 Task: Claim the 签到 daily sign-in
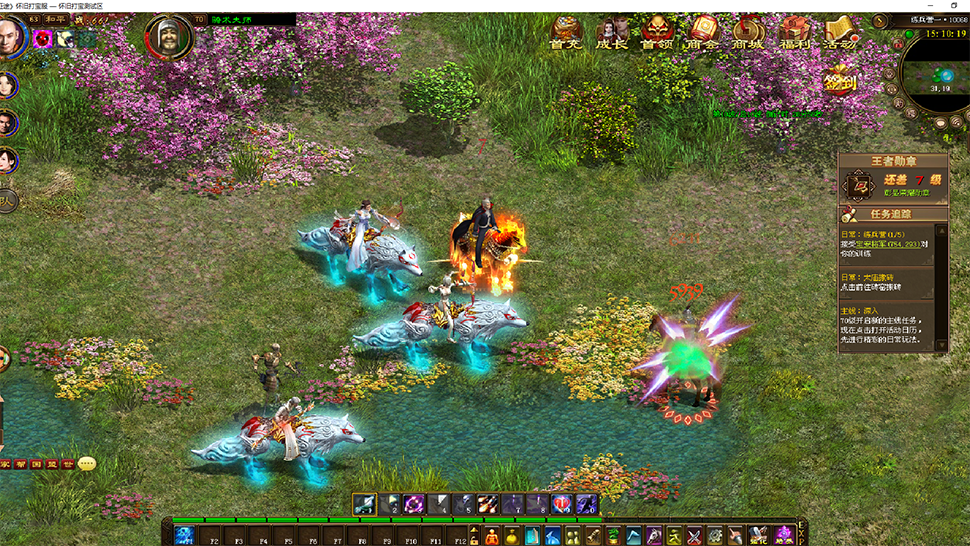(x=840, y=80)
